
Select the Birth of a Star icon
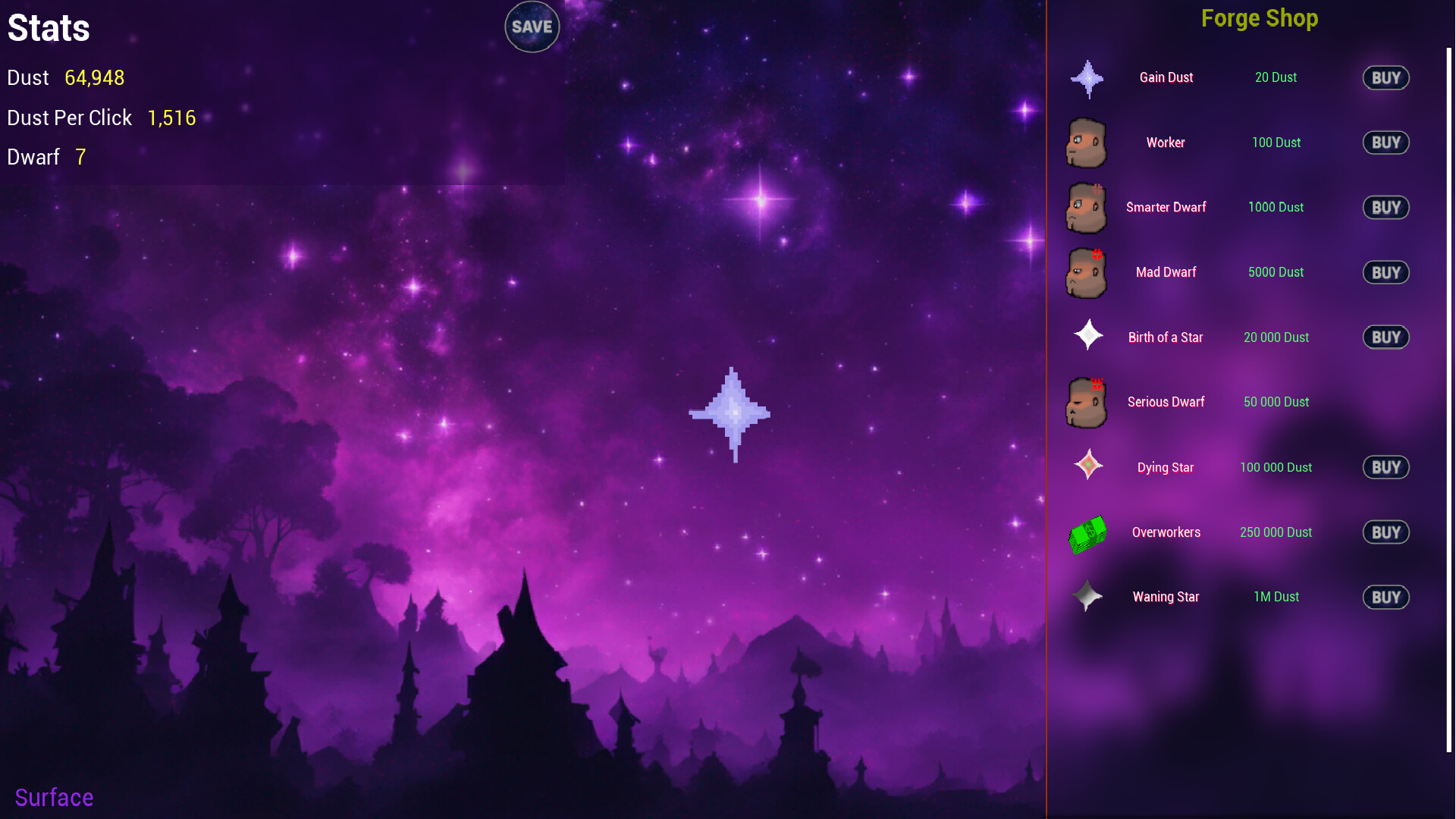pos(1087,337)
